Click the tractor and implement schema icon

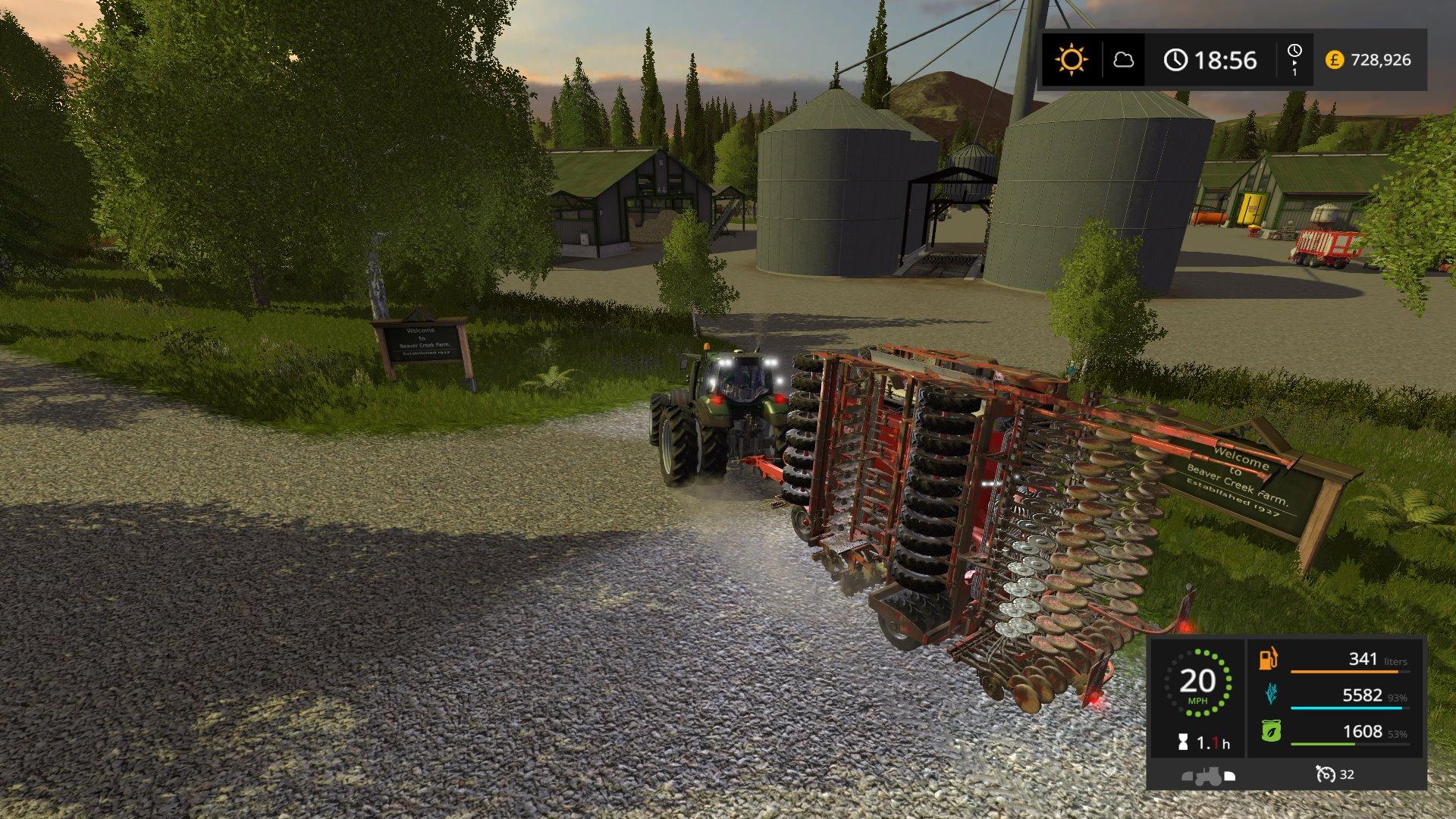(x=1208, y=776)
